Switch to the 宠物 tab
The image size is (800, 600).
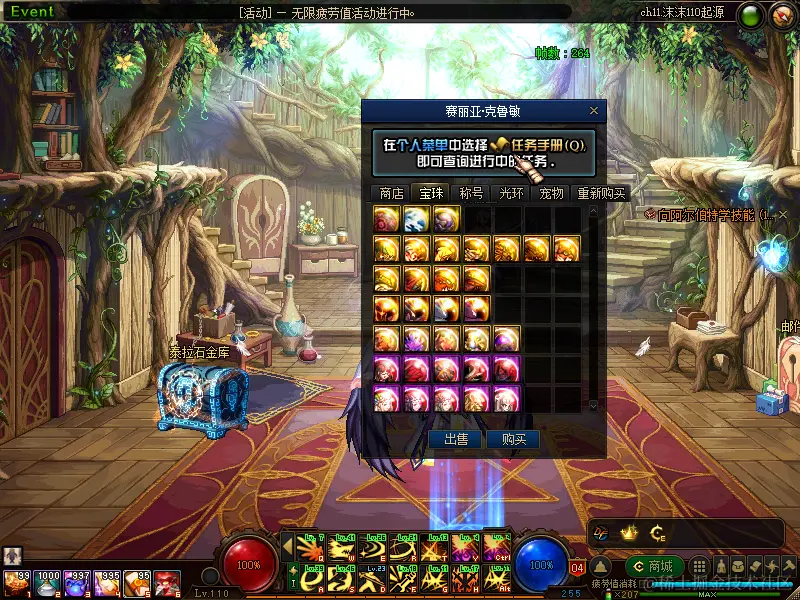tap(551, 193)
